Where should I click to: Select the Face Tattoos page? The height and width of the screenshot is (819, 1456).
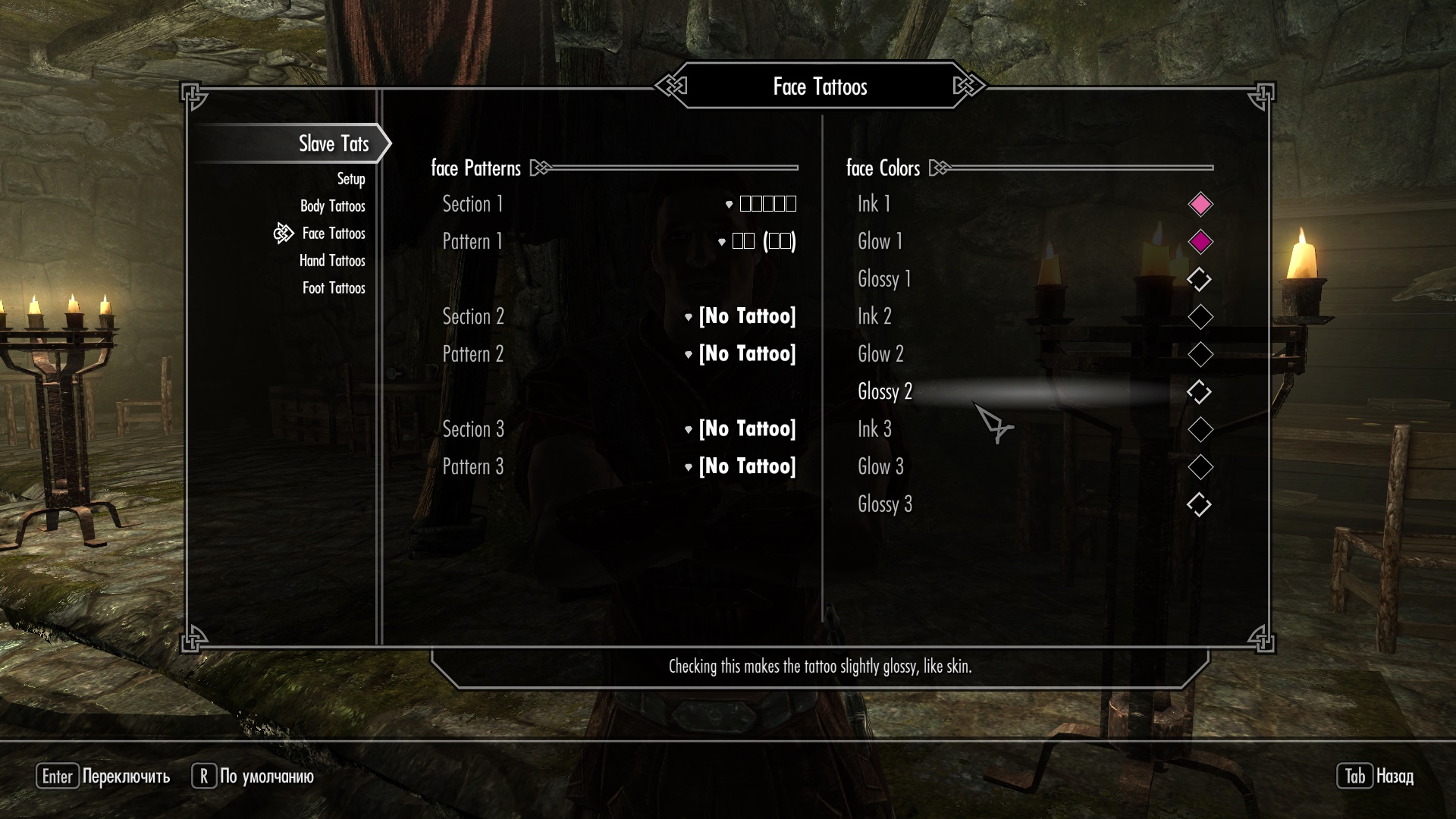point(333,234)
